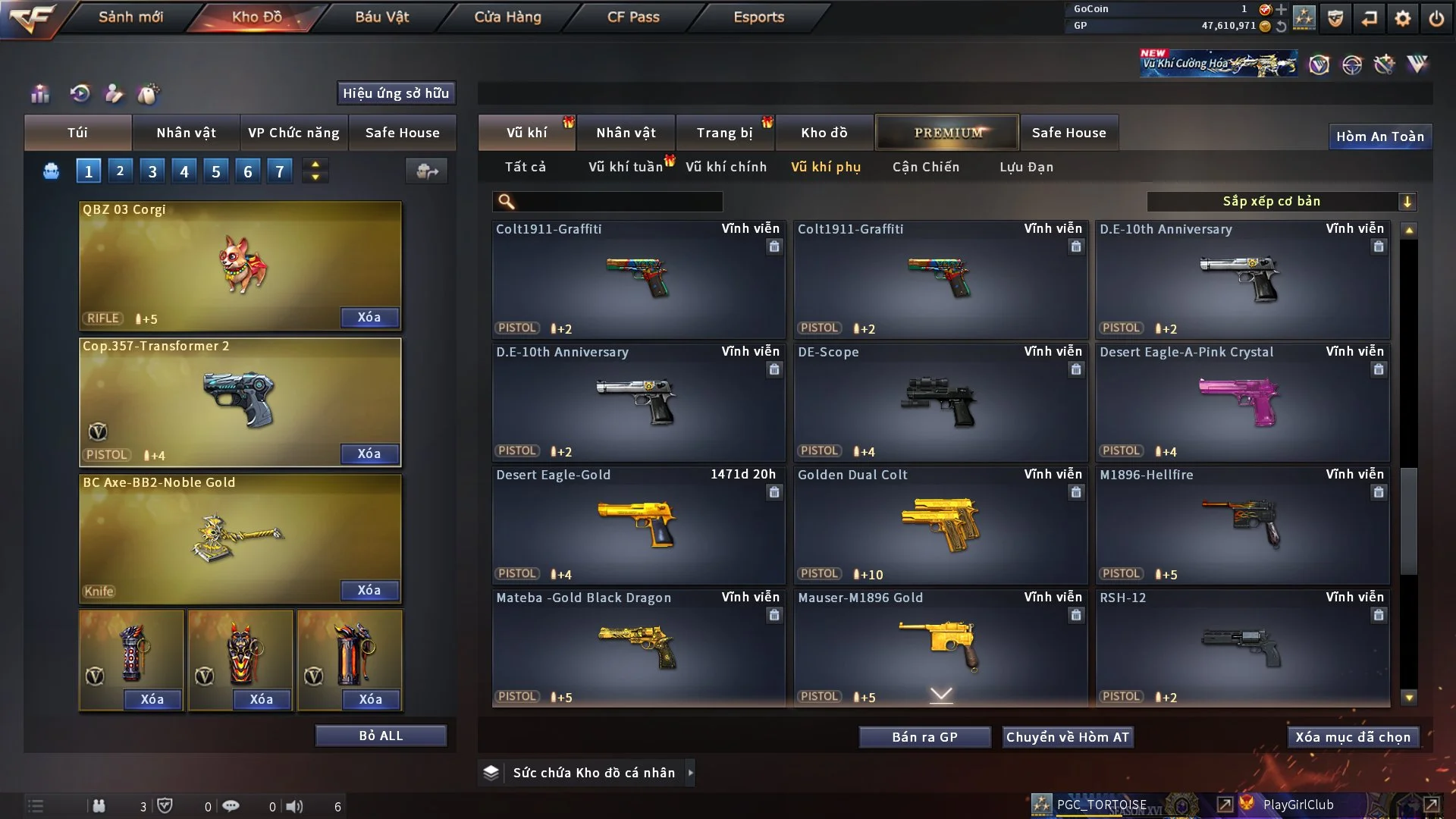Screen dimensions: 1456x819
Task: Click Chuyển về Hòm AT button
Action: click(1067, 737)
